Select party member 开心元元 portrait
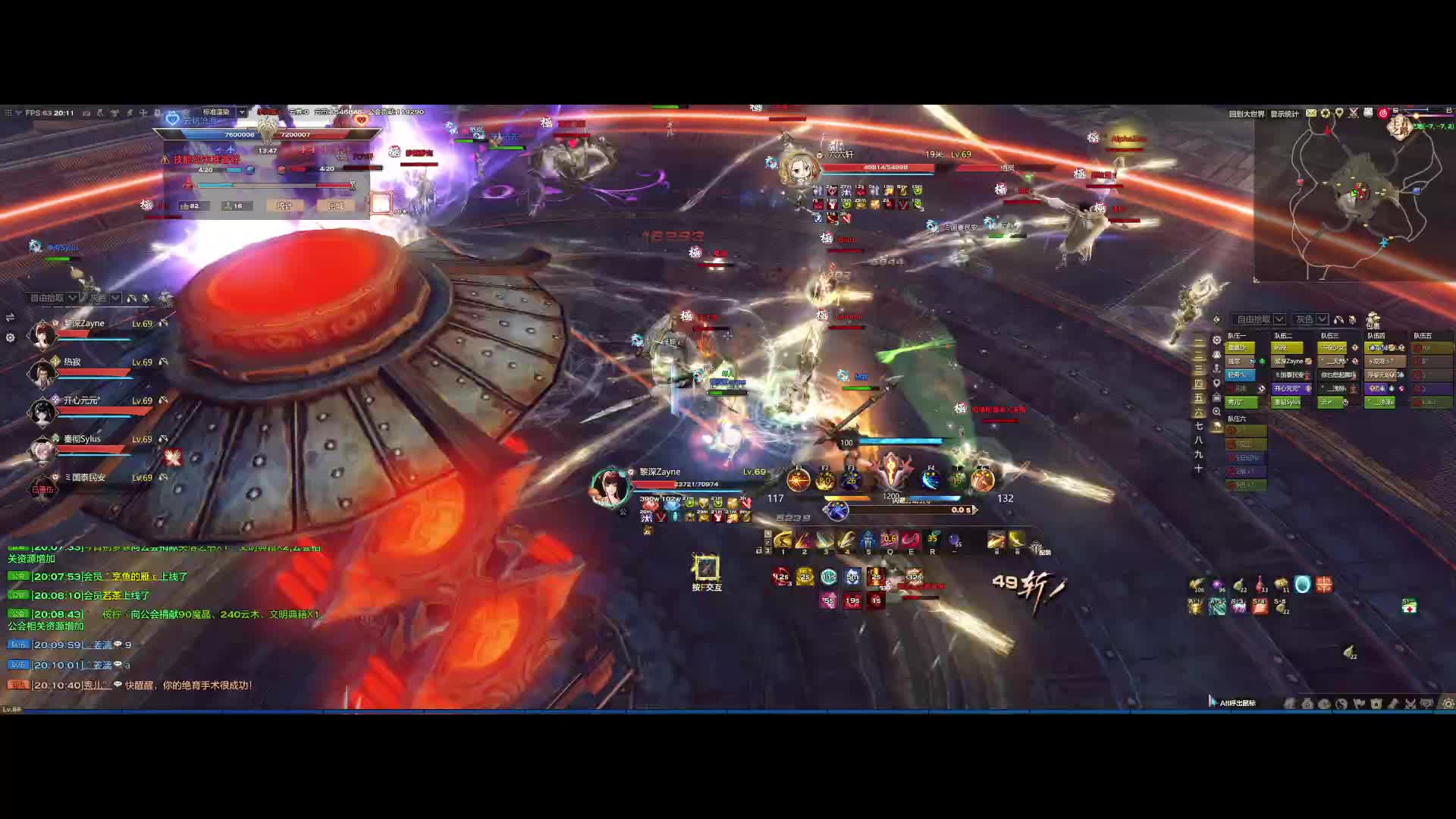1456x819 pixels. coord(42,411)
